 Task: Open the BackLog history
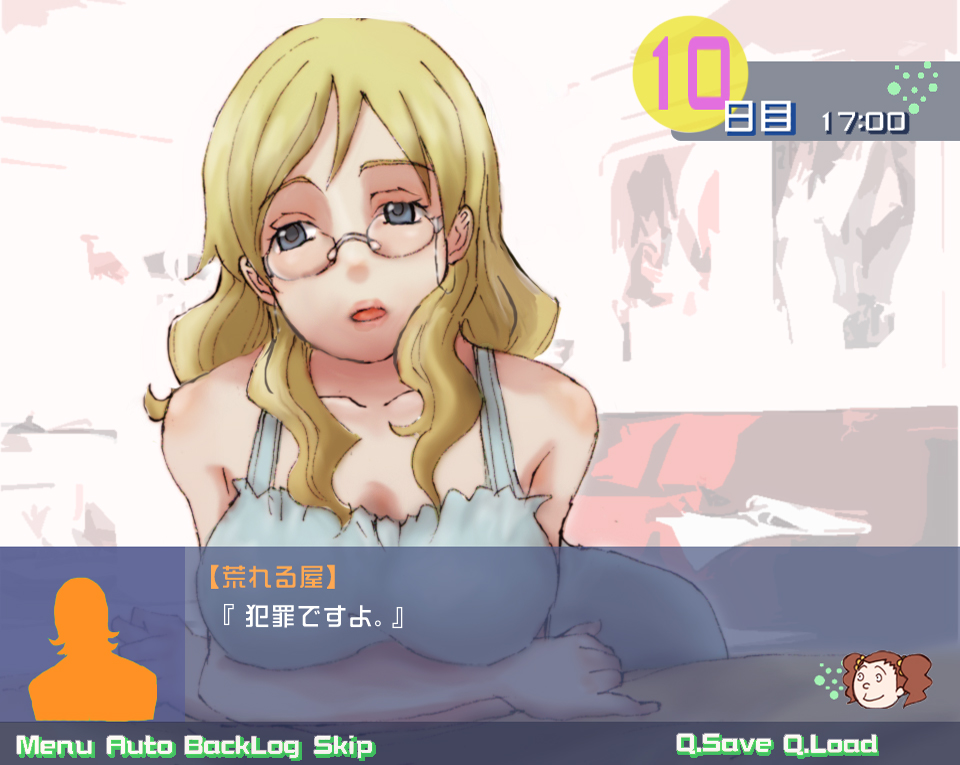[243, 746]
